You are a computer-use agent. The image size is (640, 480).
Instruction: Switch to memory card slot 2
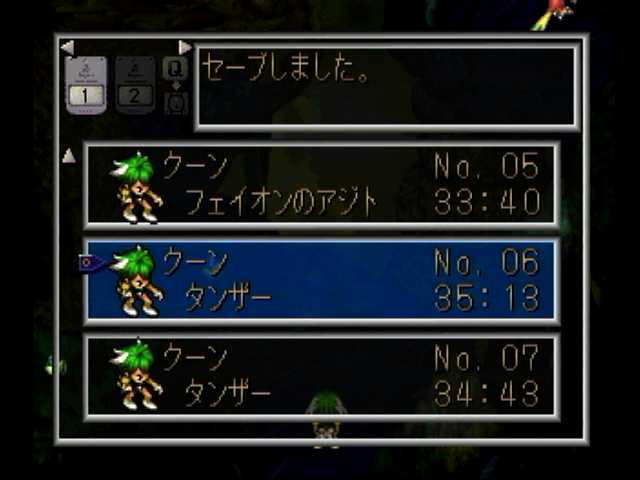click(x=134, y=85)
